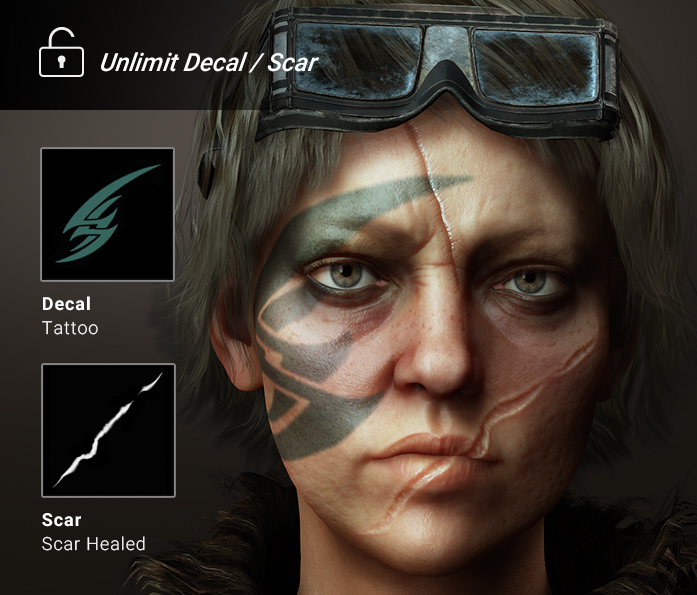Viewport: 697px width, 595px height.
Task: Click the unlock padlock icon
Action: 61,54
